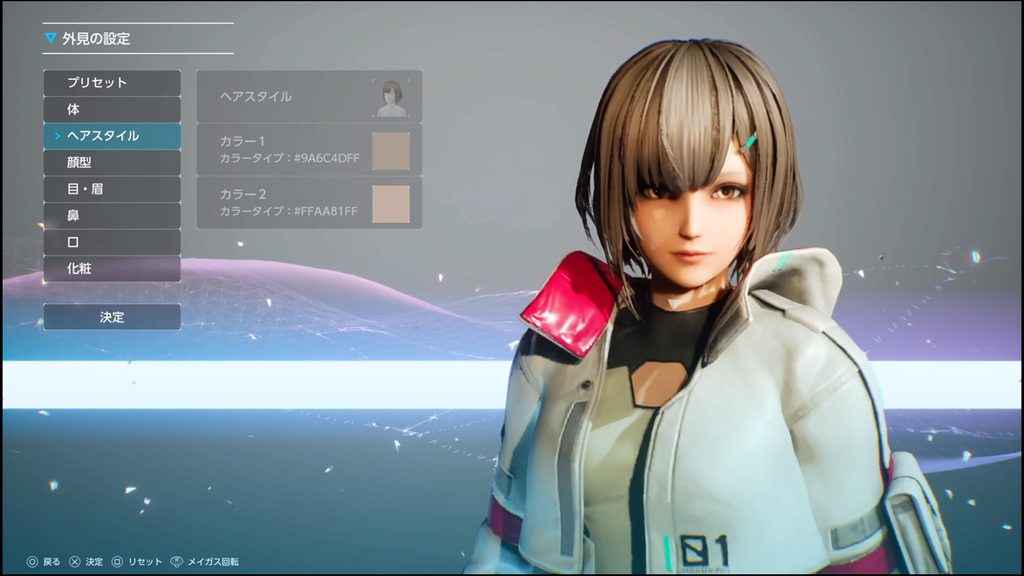Viewport: 1024px width, 576px height.
Task: Select the 鼻 nose category
Action: point(112,215)
